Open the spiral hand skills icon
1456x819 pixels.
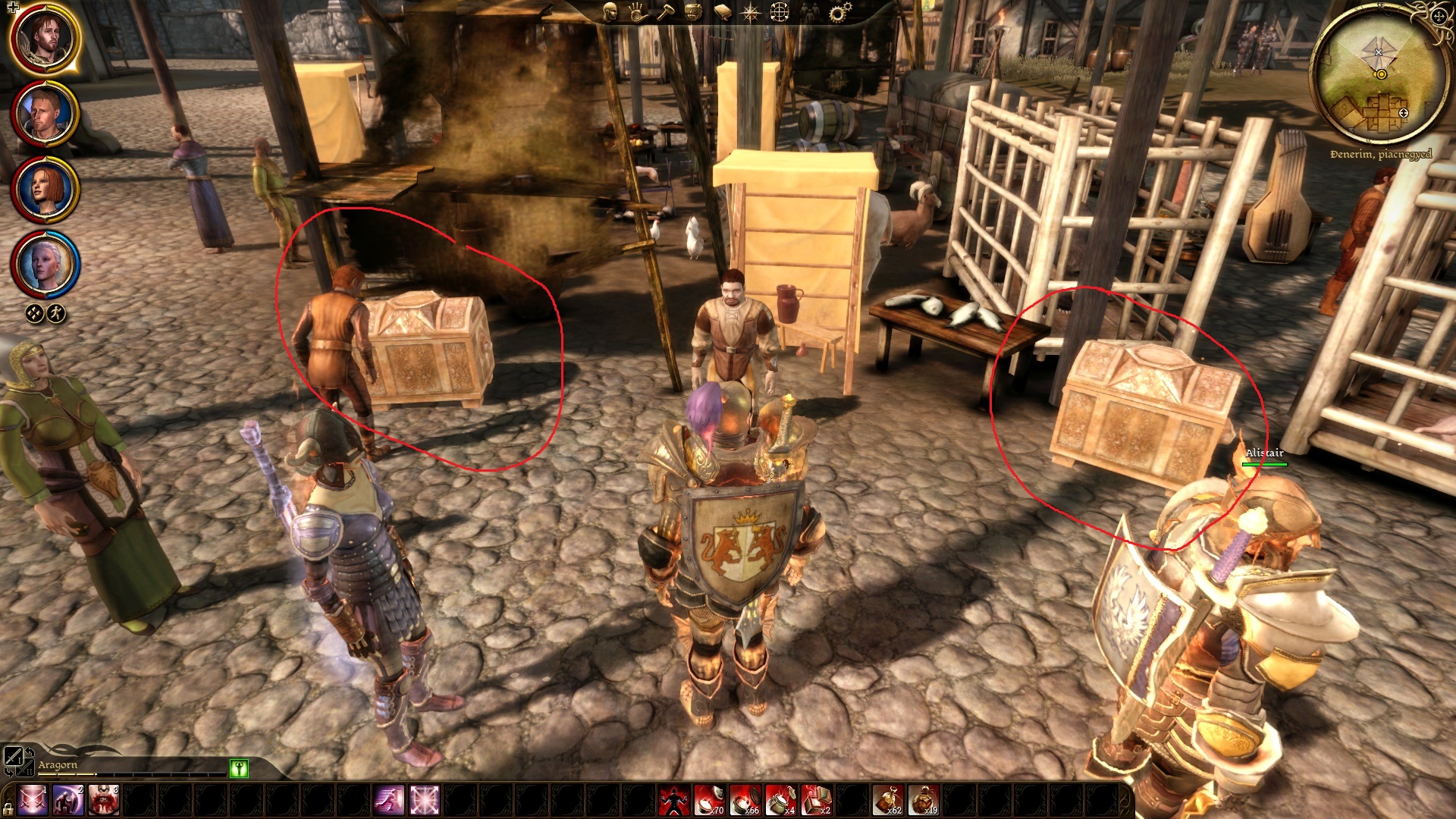coord(638,11)
